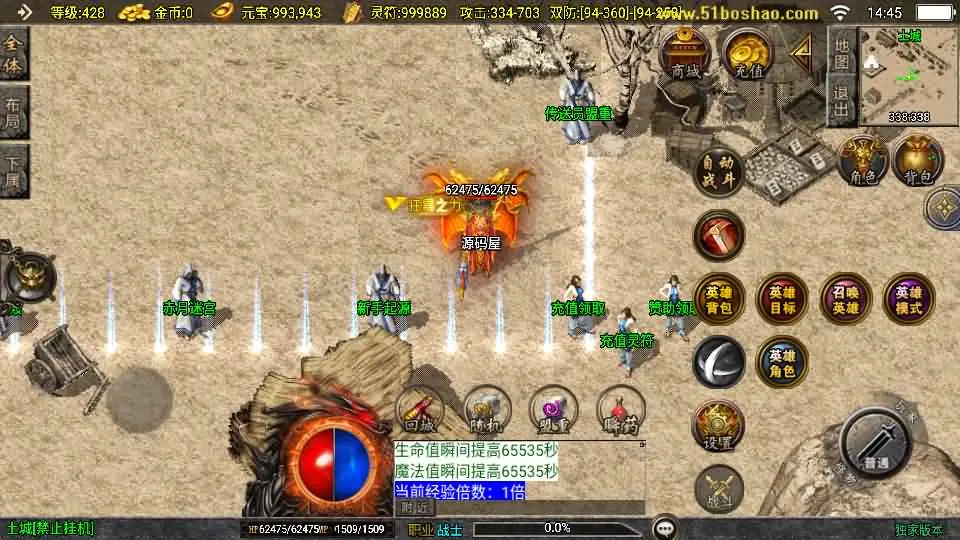Open the chat speech bubble button
Screen dimensions: 960x540
(x=663, y=528)
